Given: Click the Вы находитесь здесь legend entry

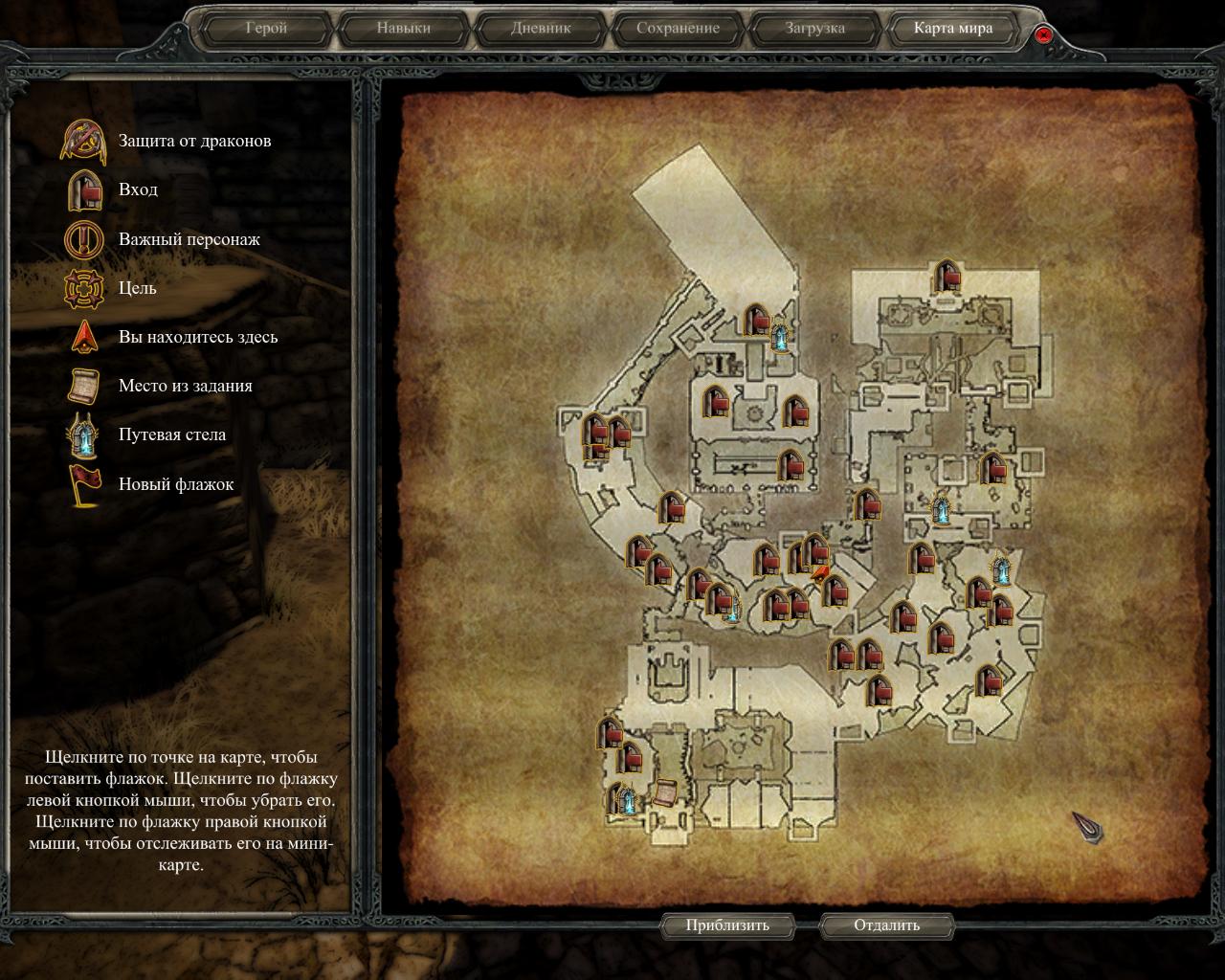Looking at the screenshot, I should pyautogui.click(x=197, y=337).
